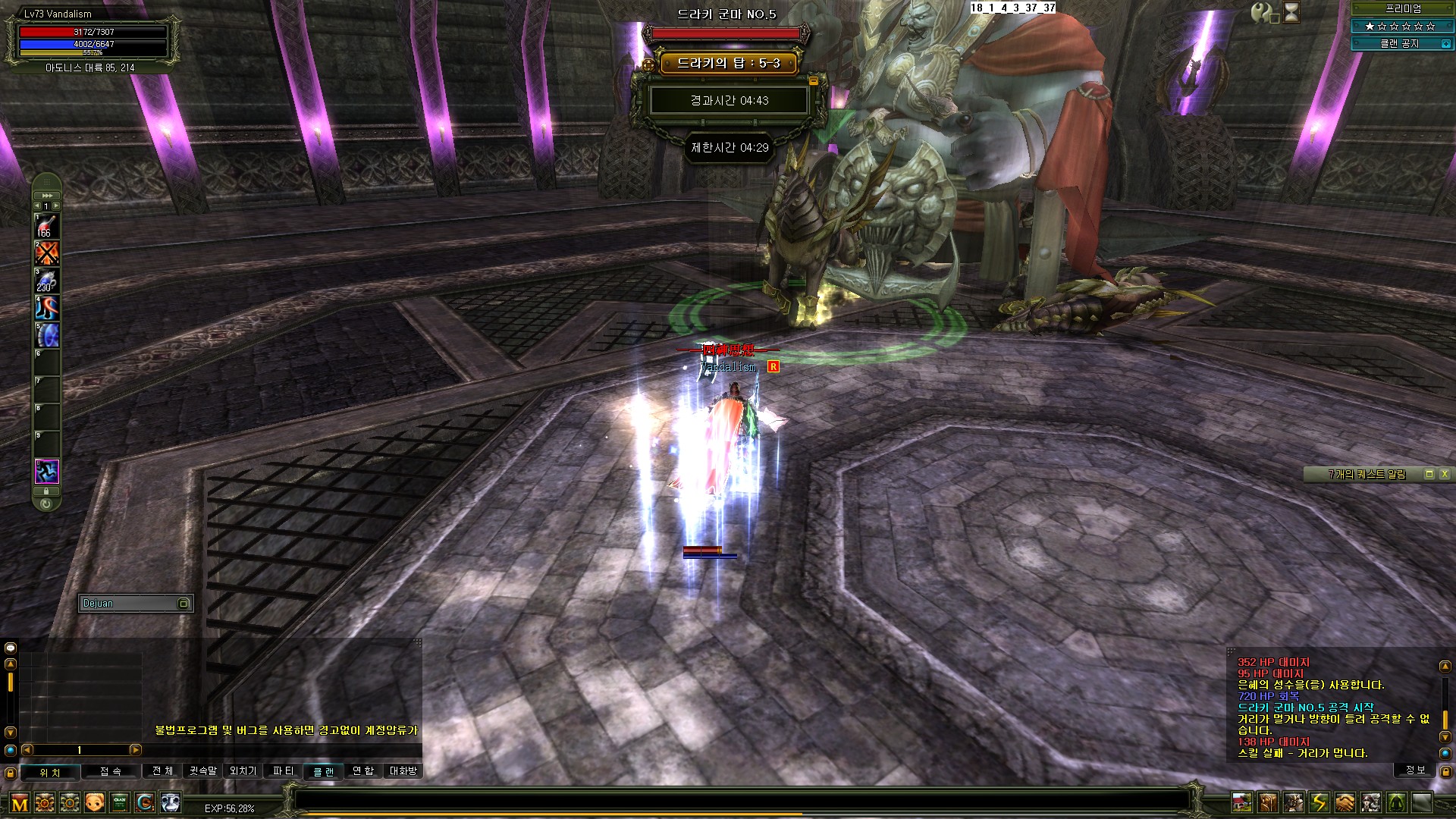The image size is (1456, 819).
Task: Click the gold M menu icon
Action: pyautogui.click(x=20, y=802)
